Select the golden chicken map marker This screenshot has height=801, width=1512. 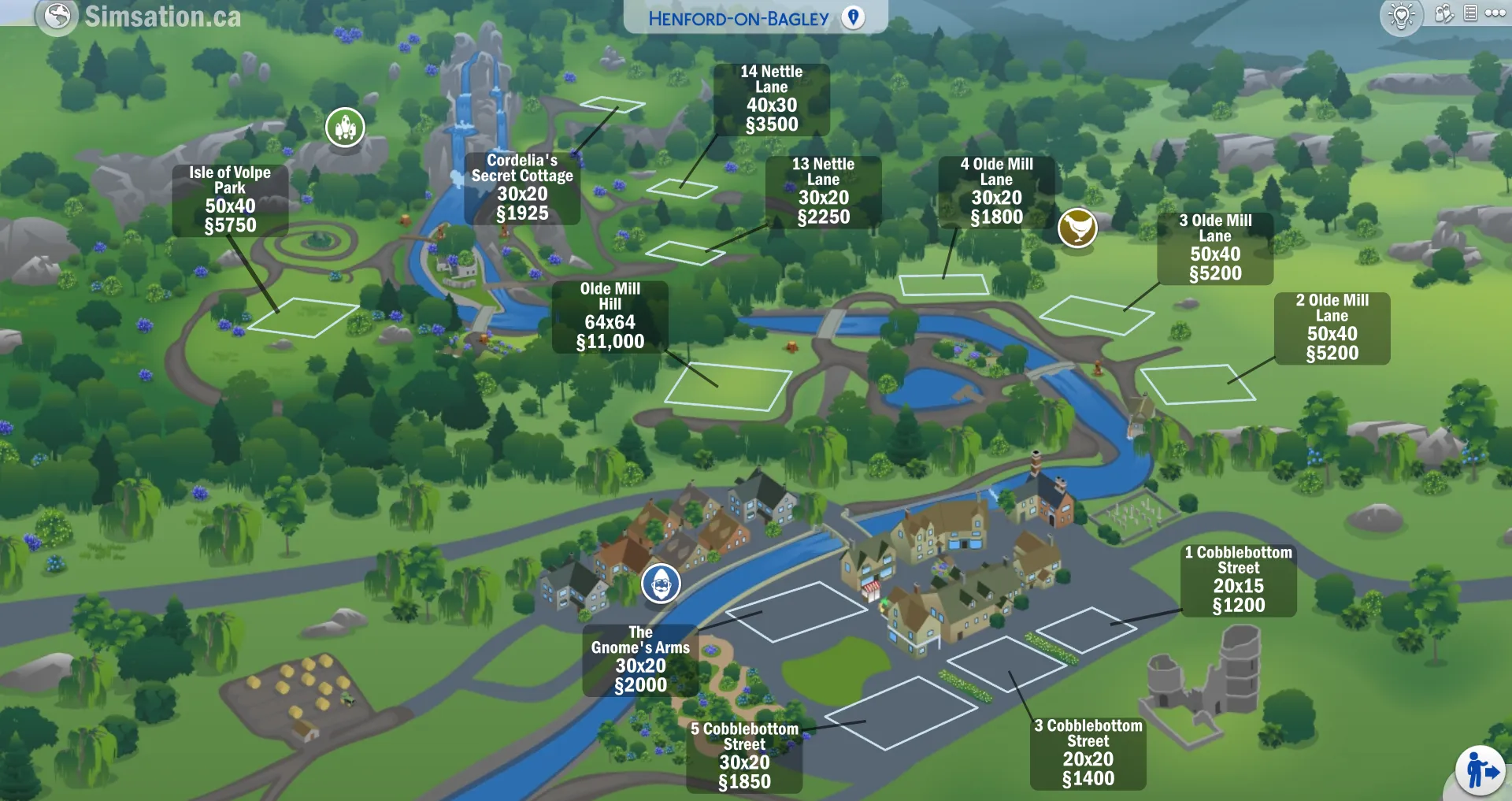coord(1077,228)
